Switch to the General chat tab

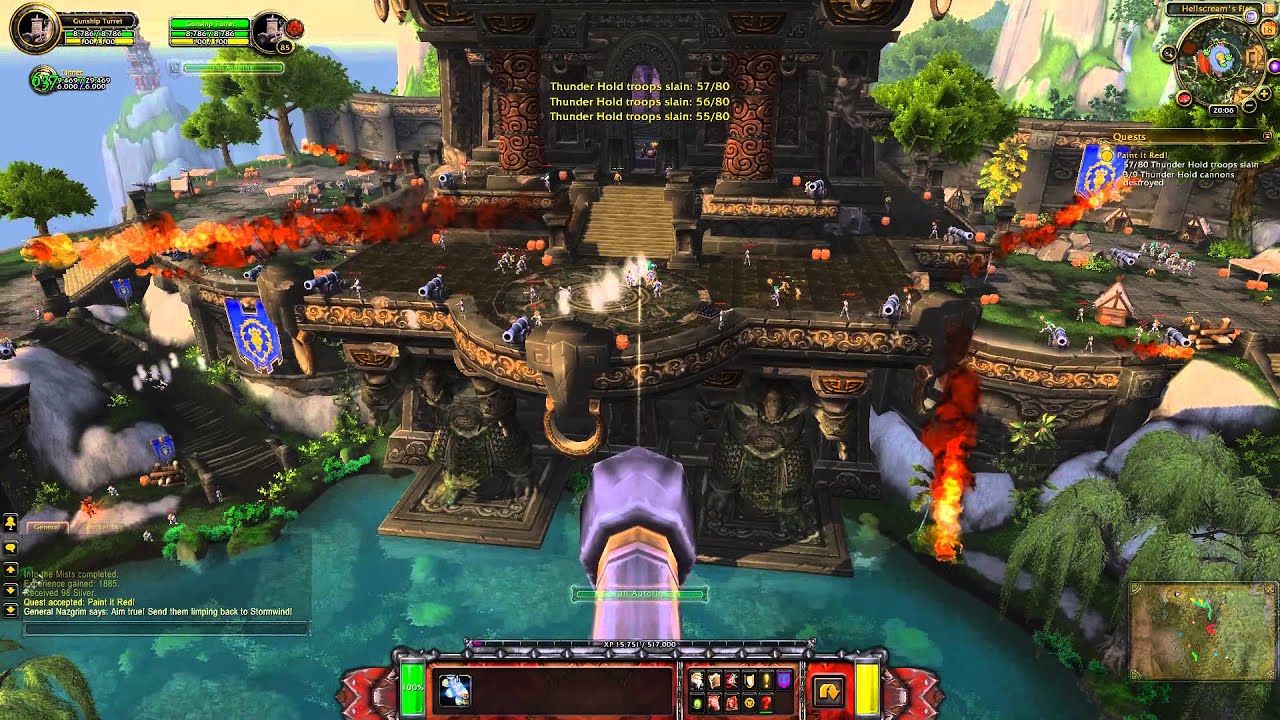(46, 526)
